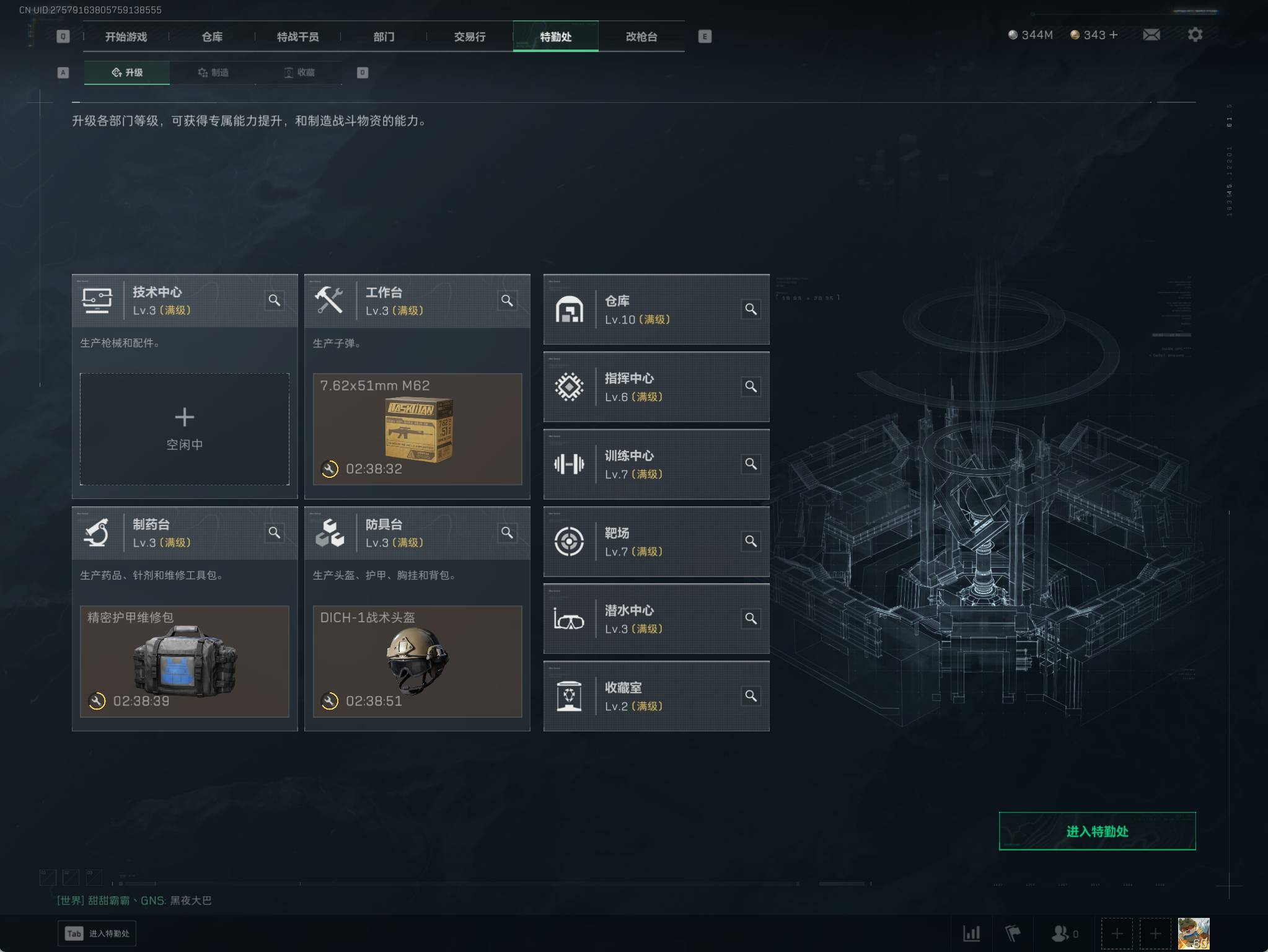Viewport: 1268px width, 952px height.
Task: Choose the DICH-1战术头盔 production slot
Action: pos(417,661)
